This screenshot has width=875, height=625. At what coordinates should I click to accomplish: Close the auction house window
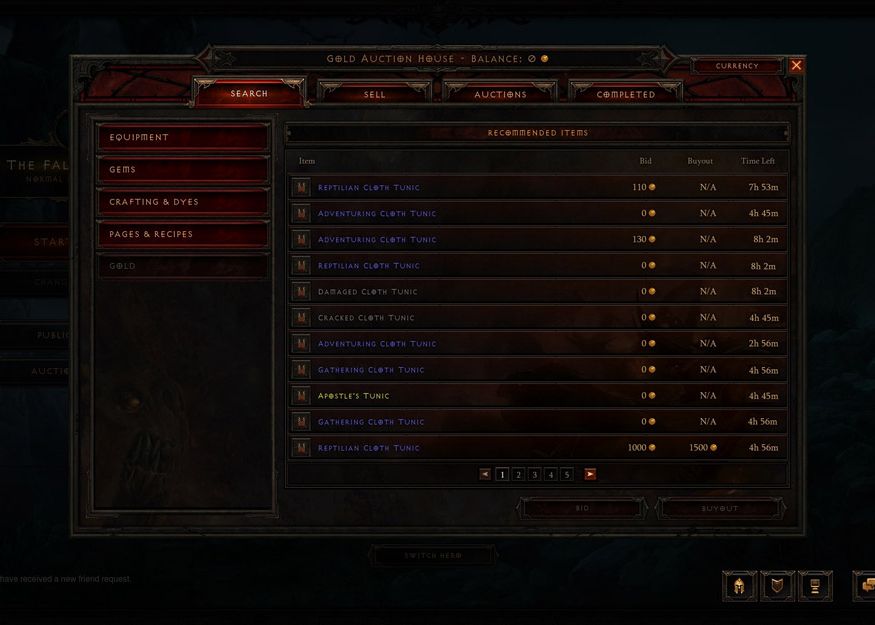[x=796, y=65]
